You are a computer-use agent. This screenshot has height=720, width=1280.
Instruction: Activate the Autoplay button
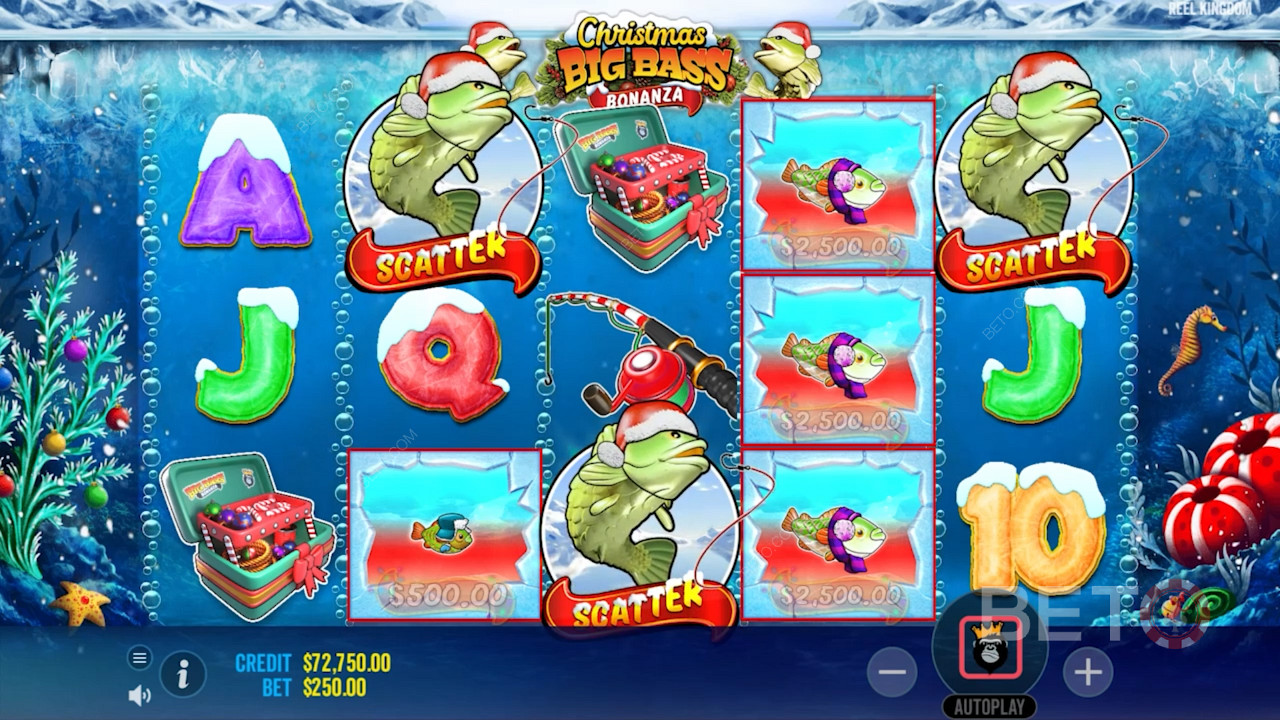[990, 706]
